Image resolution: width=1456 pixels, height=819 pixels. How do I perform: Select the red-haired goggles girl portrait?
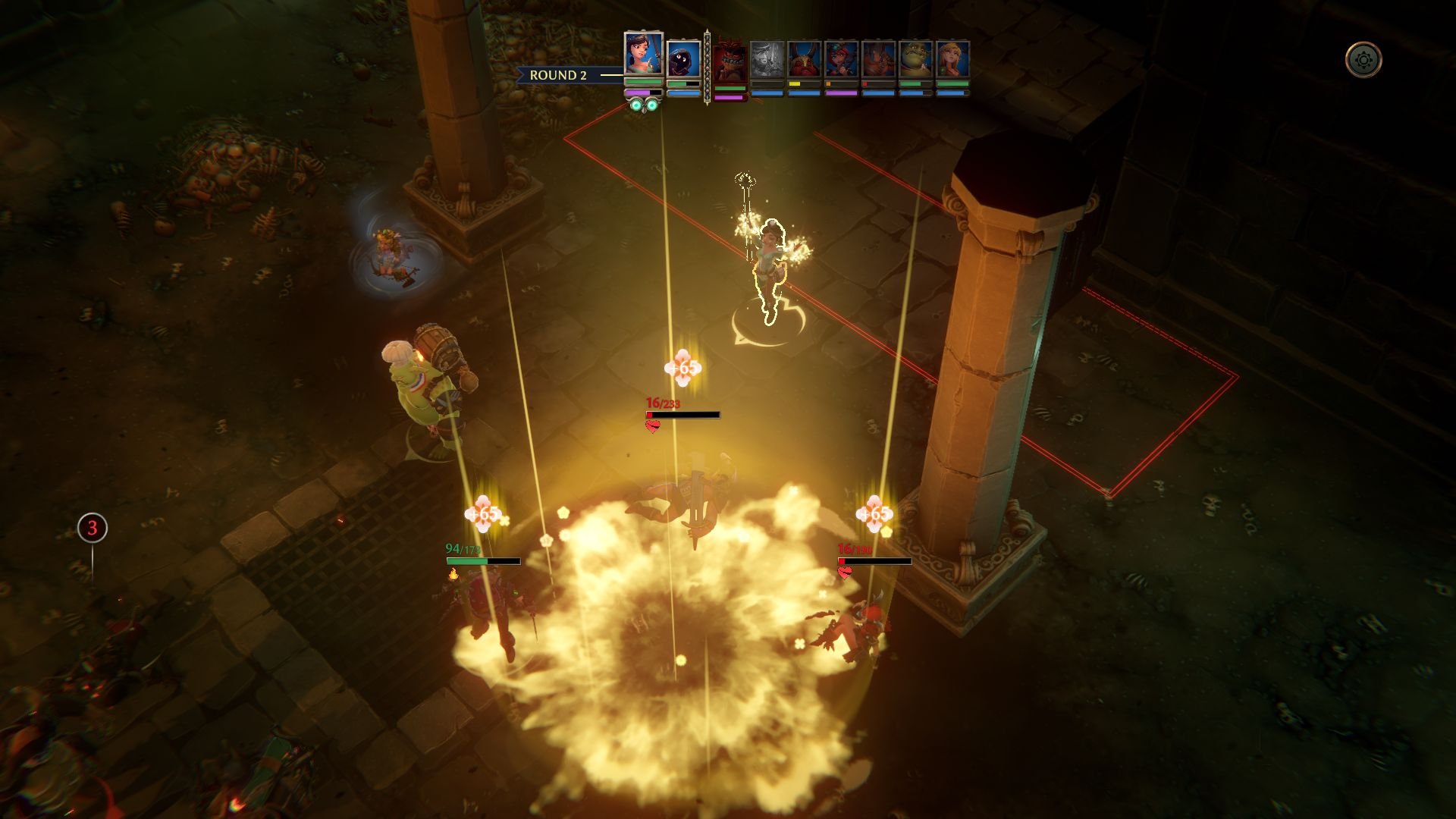pos(841,59)
